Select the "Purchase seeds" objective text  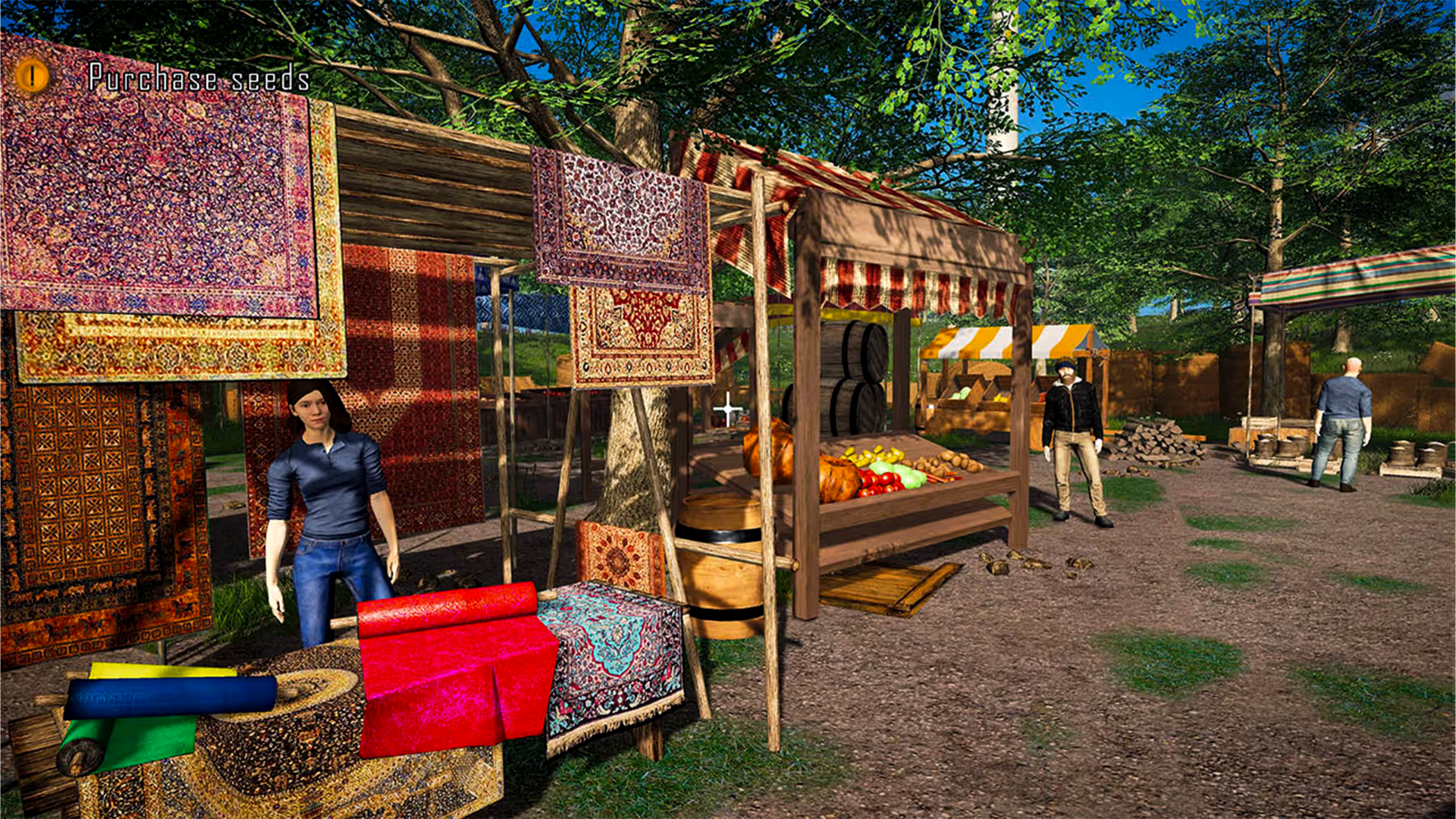[199, 78]
